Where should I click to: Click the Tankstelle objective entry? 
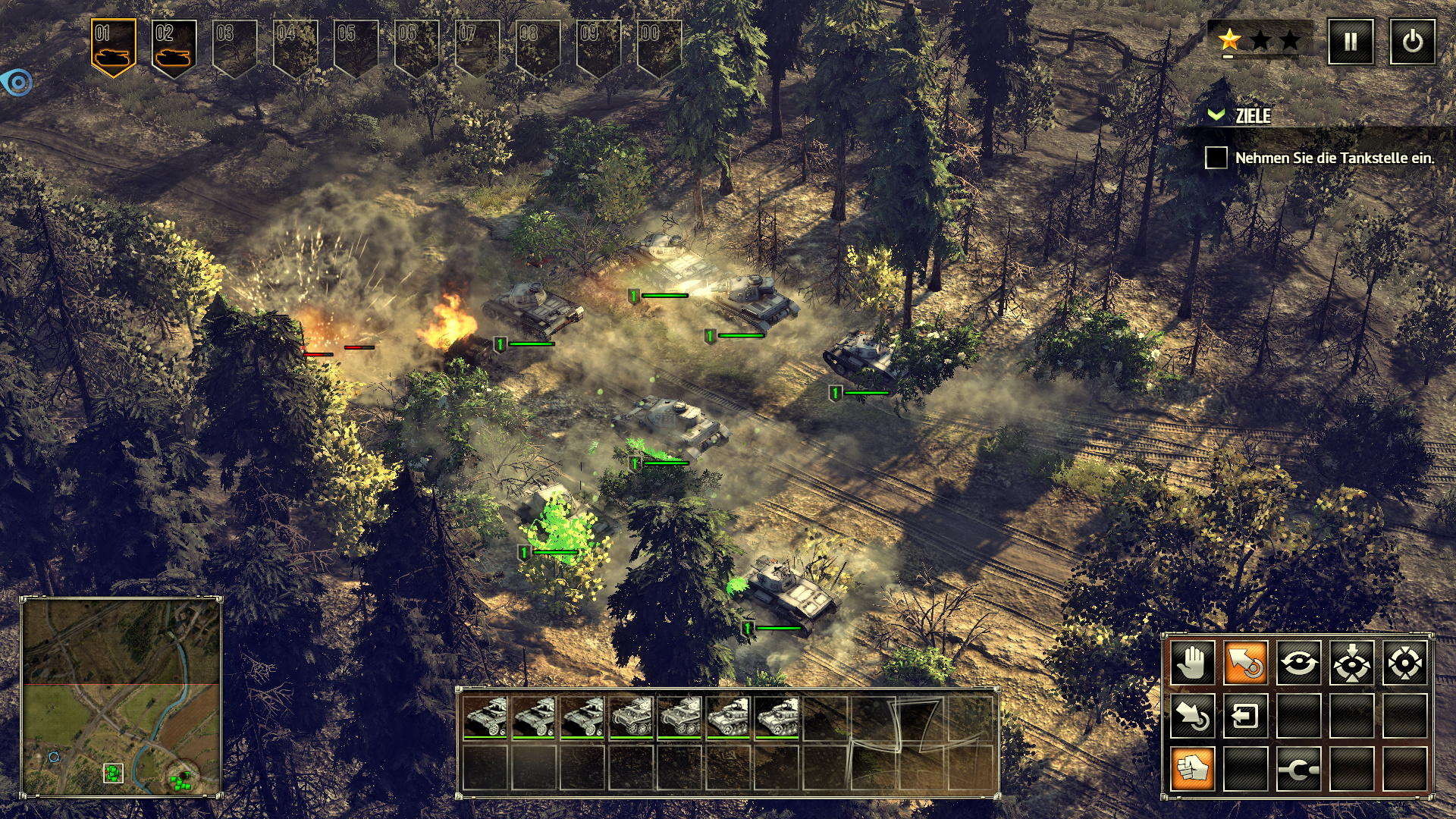click(x=1334, y=158)
